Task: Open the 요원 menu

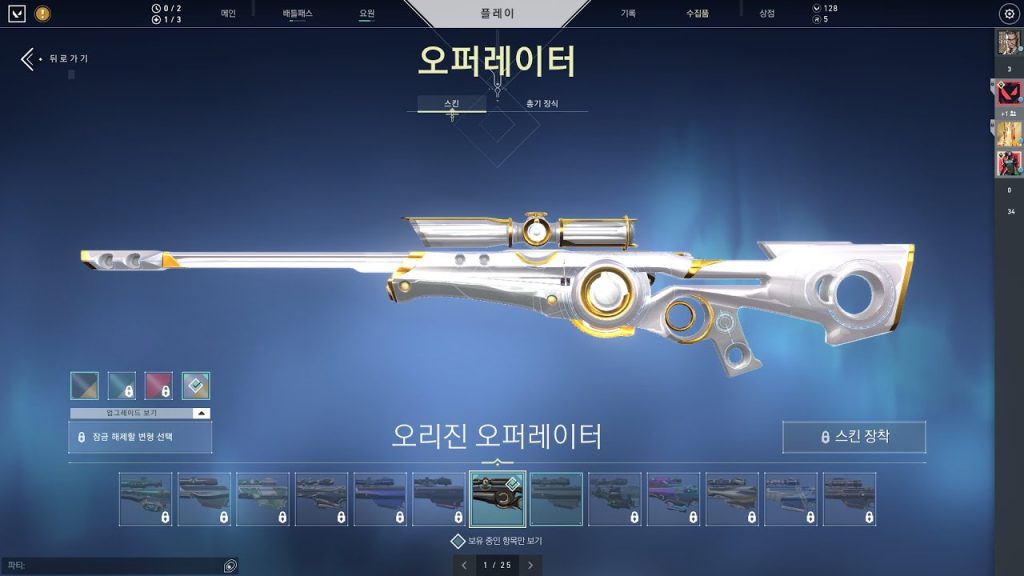Action: tap(367, 13)
